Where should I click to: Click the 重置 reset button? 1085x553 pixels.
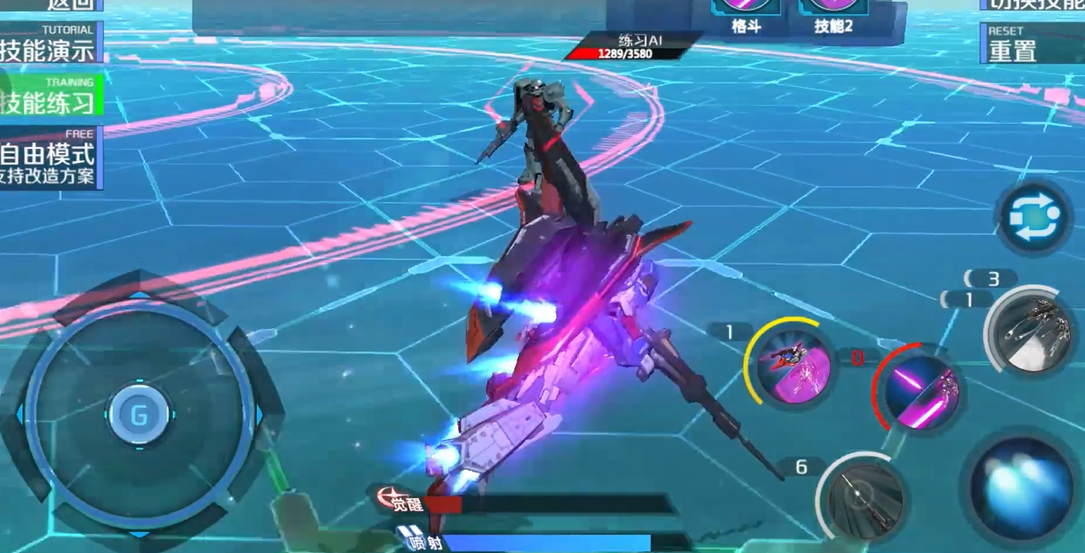1030,45
